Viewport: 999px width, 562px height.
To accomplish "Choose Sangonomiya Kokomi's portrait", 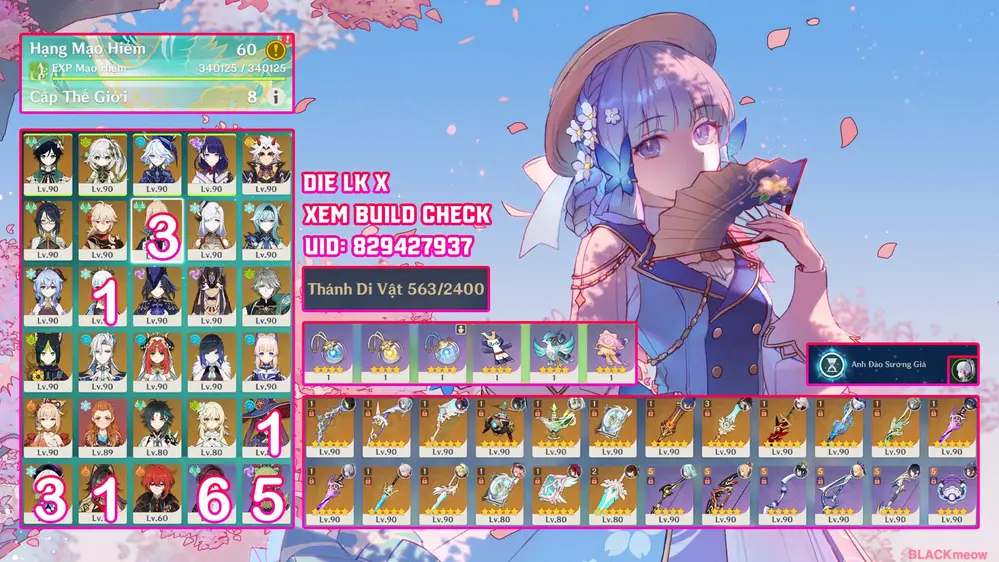I will click(x=264, y=358).
